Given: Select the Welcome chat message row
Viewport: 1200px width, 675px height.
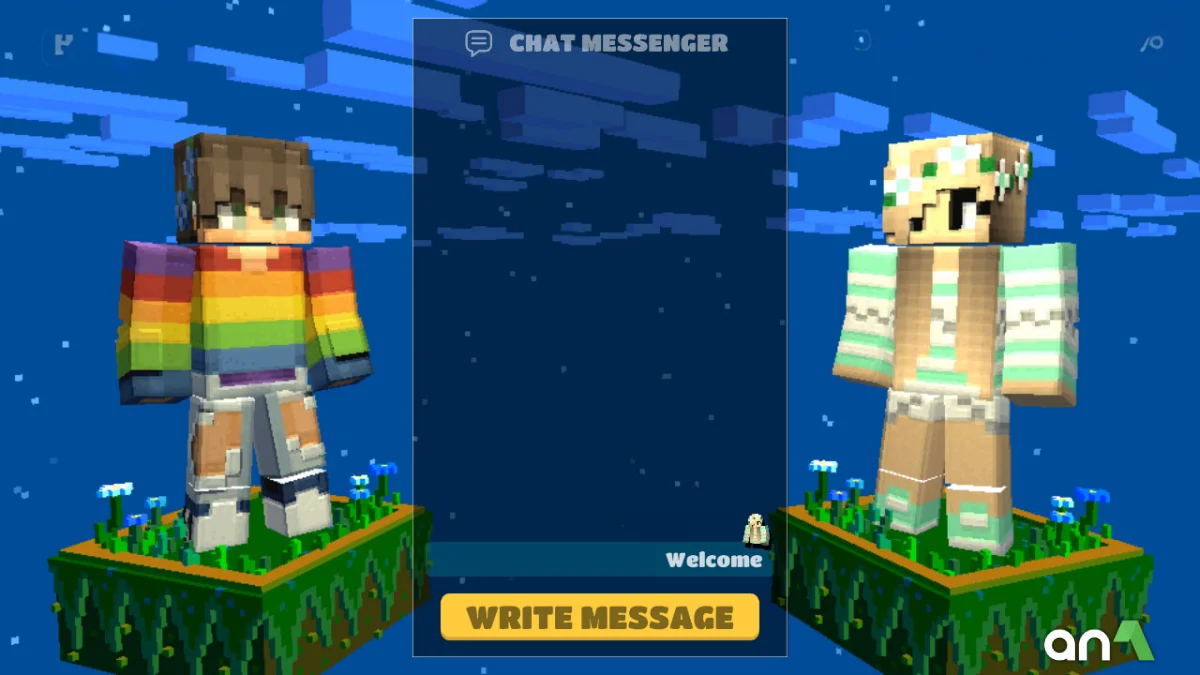Looking at the screenshot, I should coord(600,560).
